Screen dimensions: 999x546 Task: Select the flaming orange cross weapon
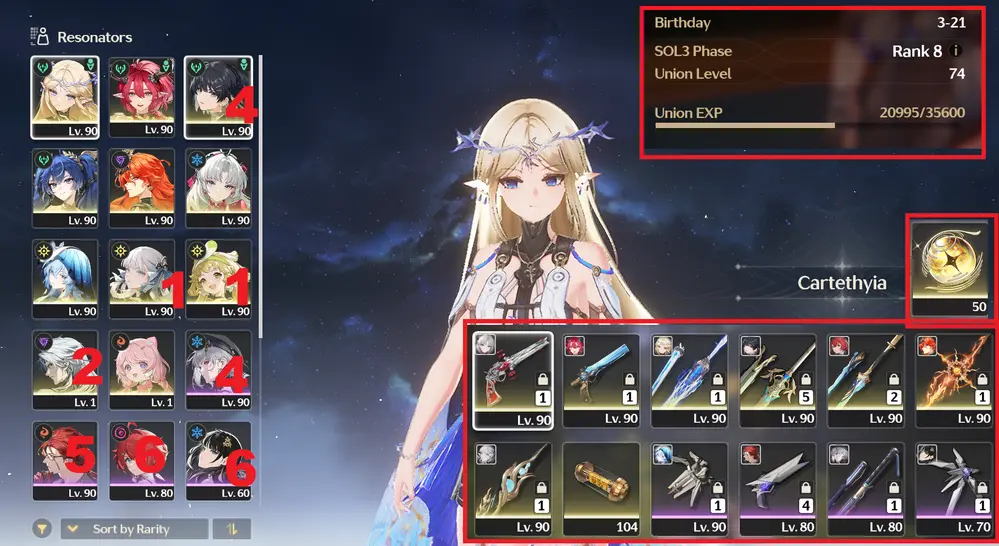pyautogui.click(x=955, y=374)
